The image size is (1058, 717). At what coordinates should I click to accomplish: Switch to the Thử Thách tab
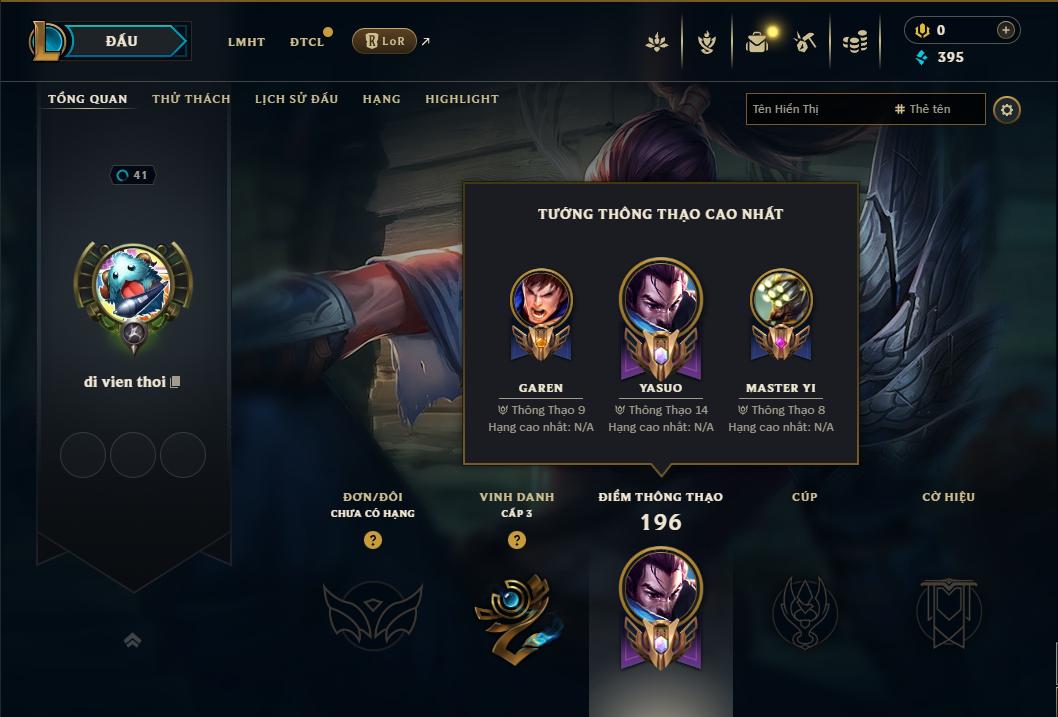[191, 99]
